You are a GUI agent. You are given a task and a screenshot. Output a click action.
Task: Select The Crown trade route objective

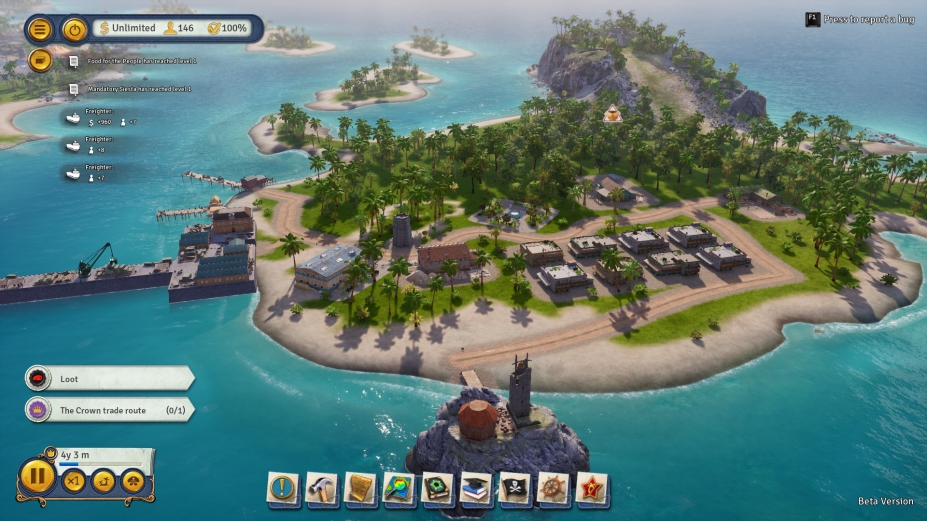[x=108, y=410]
